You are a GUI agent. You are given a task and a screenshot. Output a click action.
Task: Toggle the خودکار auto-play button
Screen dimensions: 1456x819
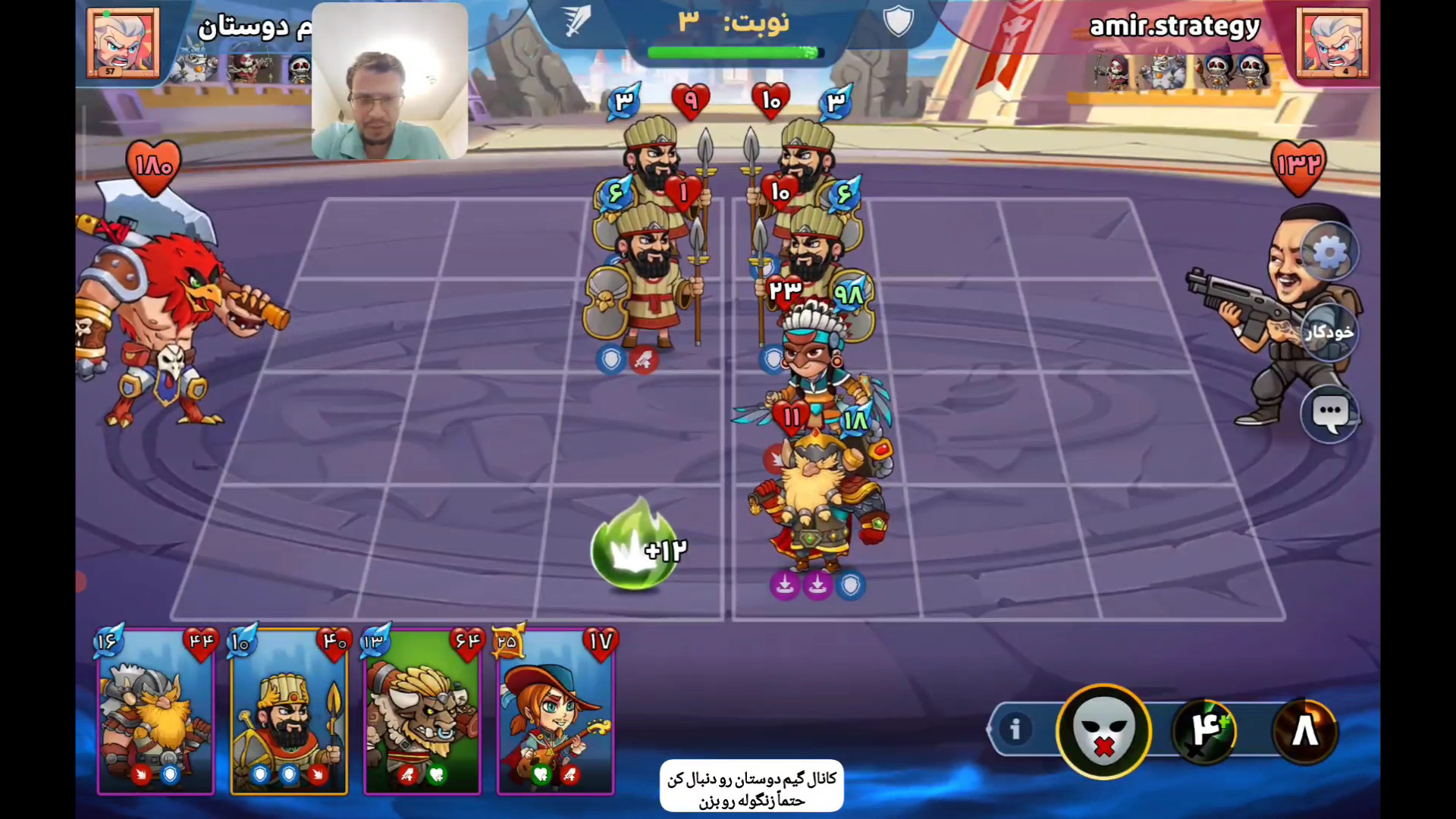[x=1329, y=332]
